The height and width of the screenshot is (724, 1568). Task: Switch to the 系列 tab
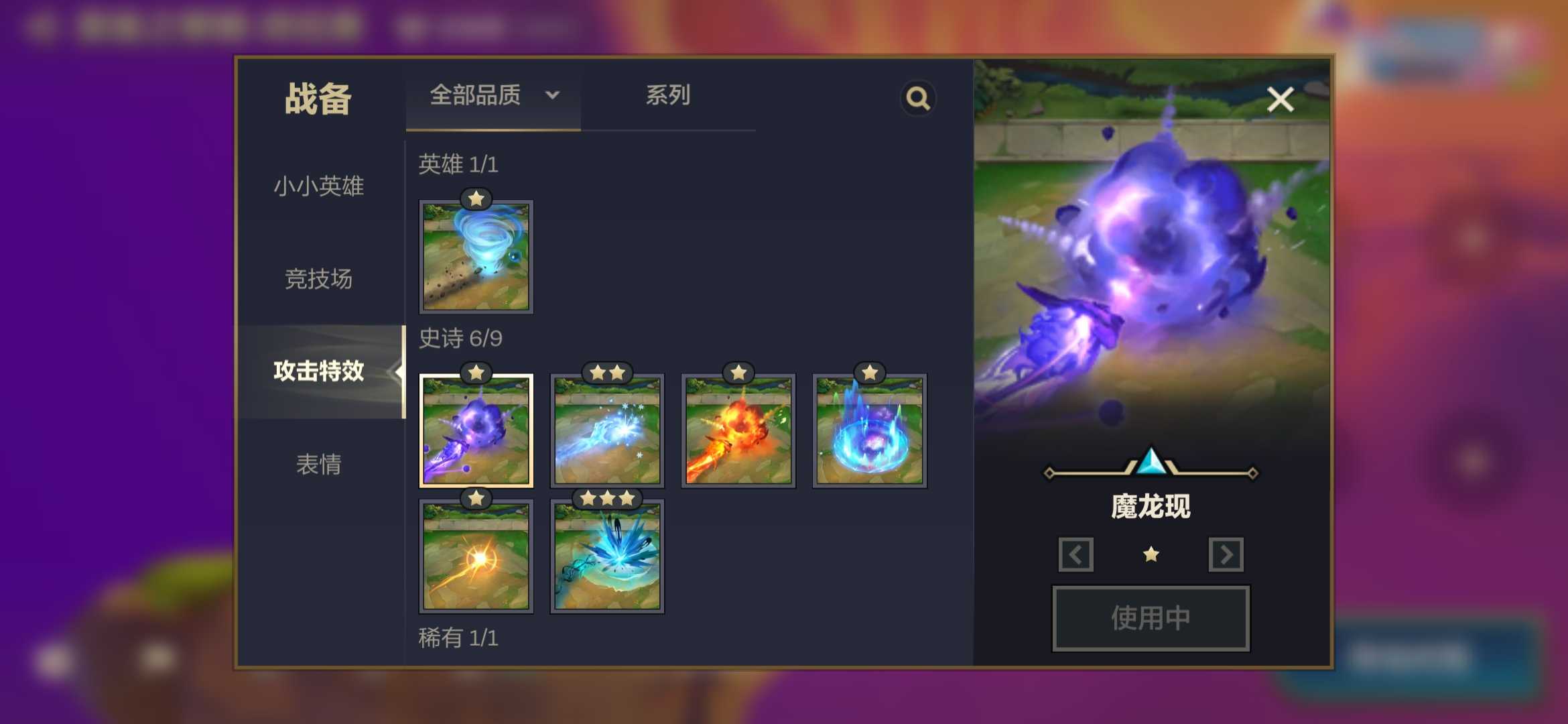click(668, 96)
